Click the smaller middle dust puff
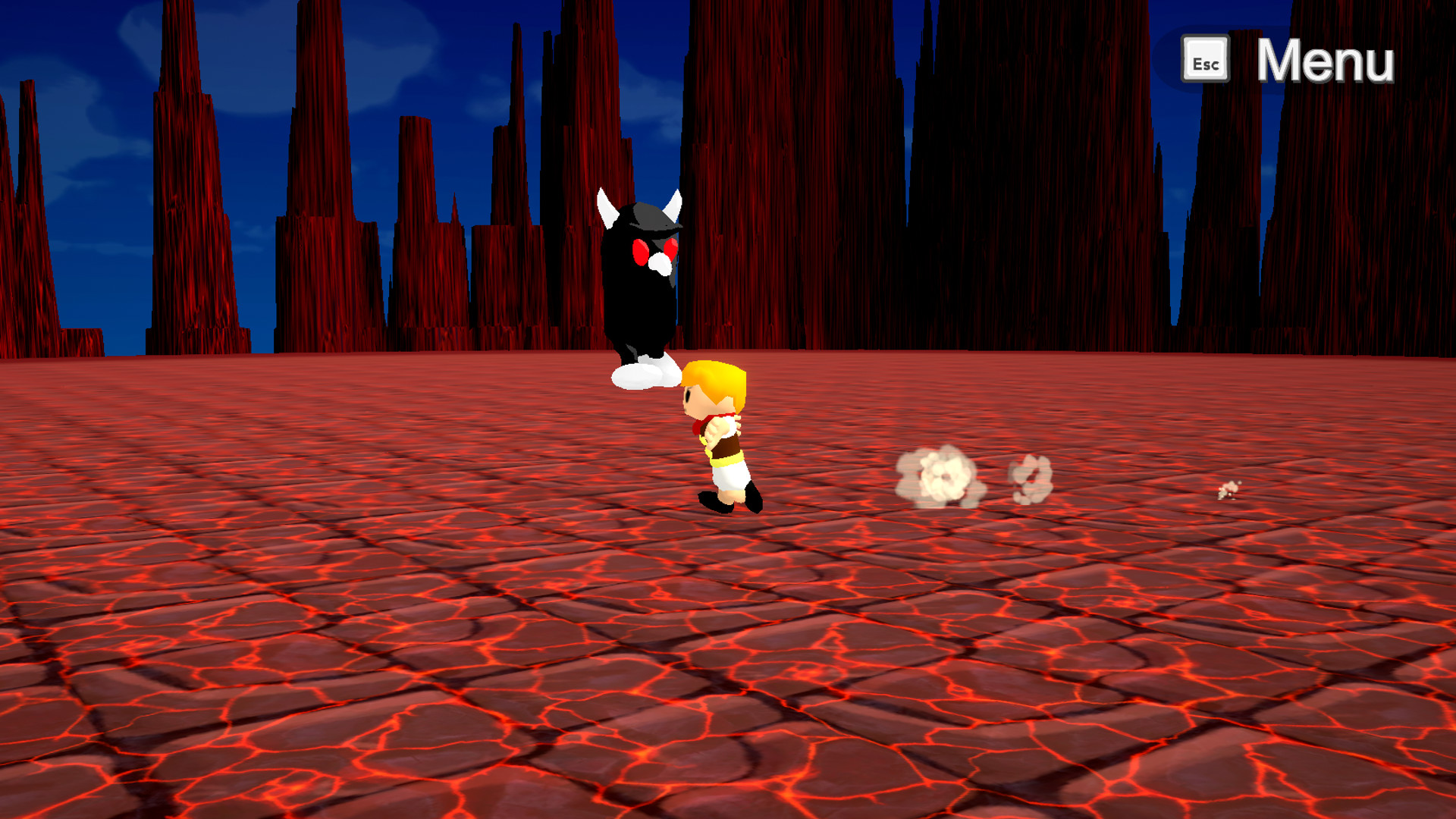Screen dimensions: 1456x819 pos(1030,477)
